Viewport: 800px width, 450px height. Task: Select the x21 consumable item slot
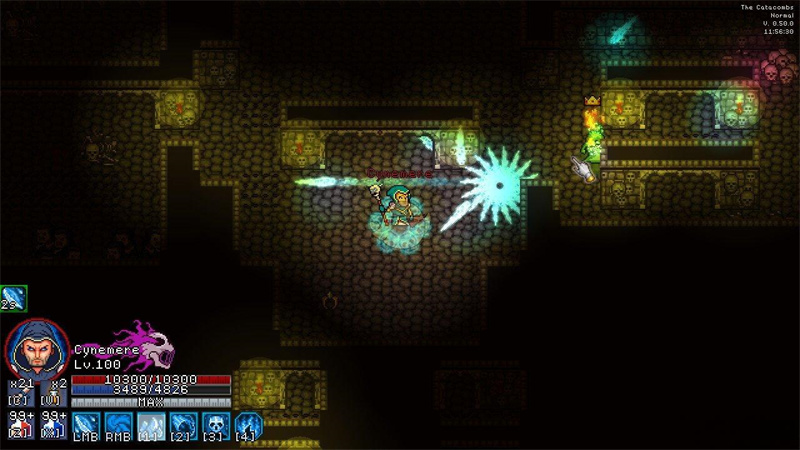pyautogui.click(x=21, y=392)
